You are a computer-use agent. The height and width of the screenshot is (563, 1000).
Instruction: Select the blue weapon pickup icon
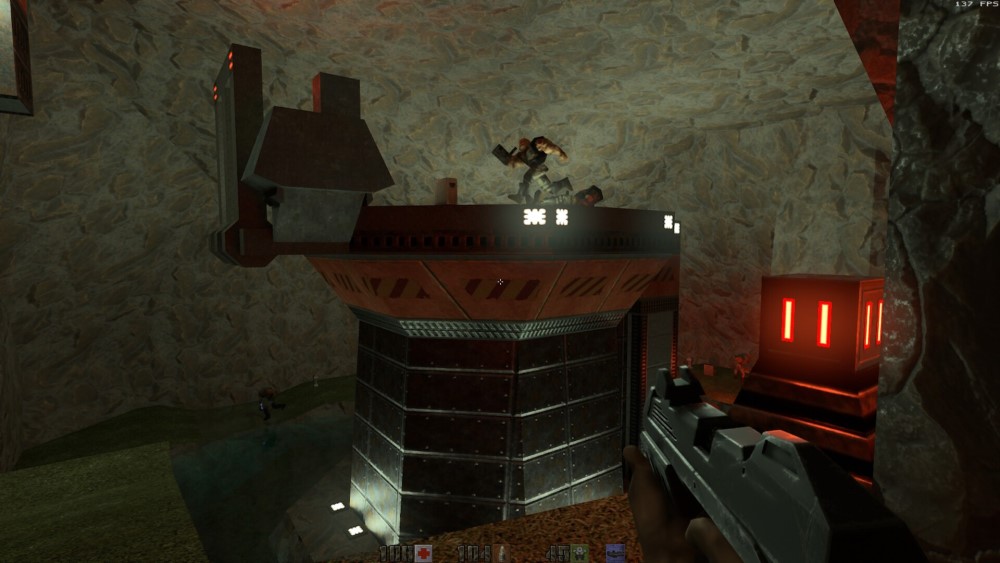[616, 553]
